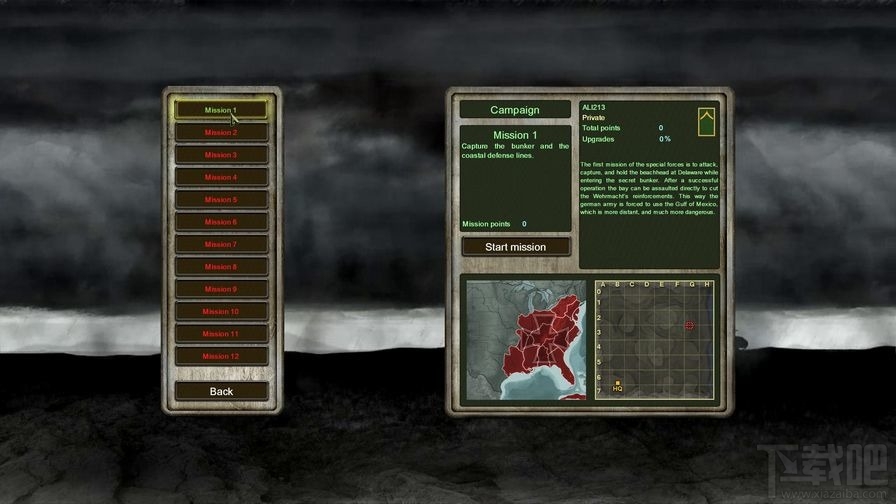Click Mission 9 in the list
This screenshot has height=504, width=896.
[221, 289]
